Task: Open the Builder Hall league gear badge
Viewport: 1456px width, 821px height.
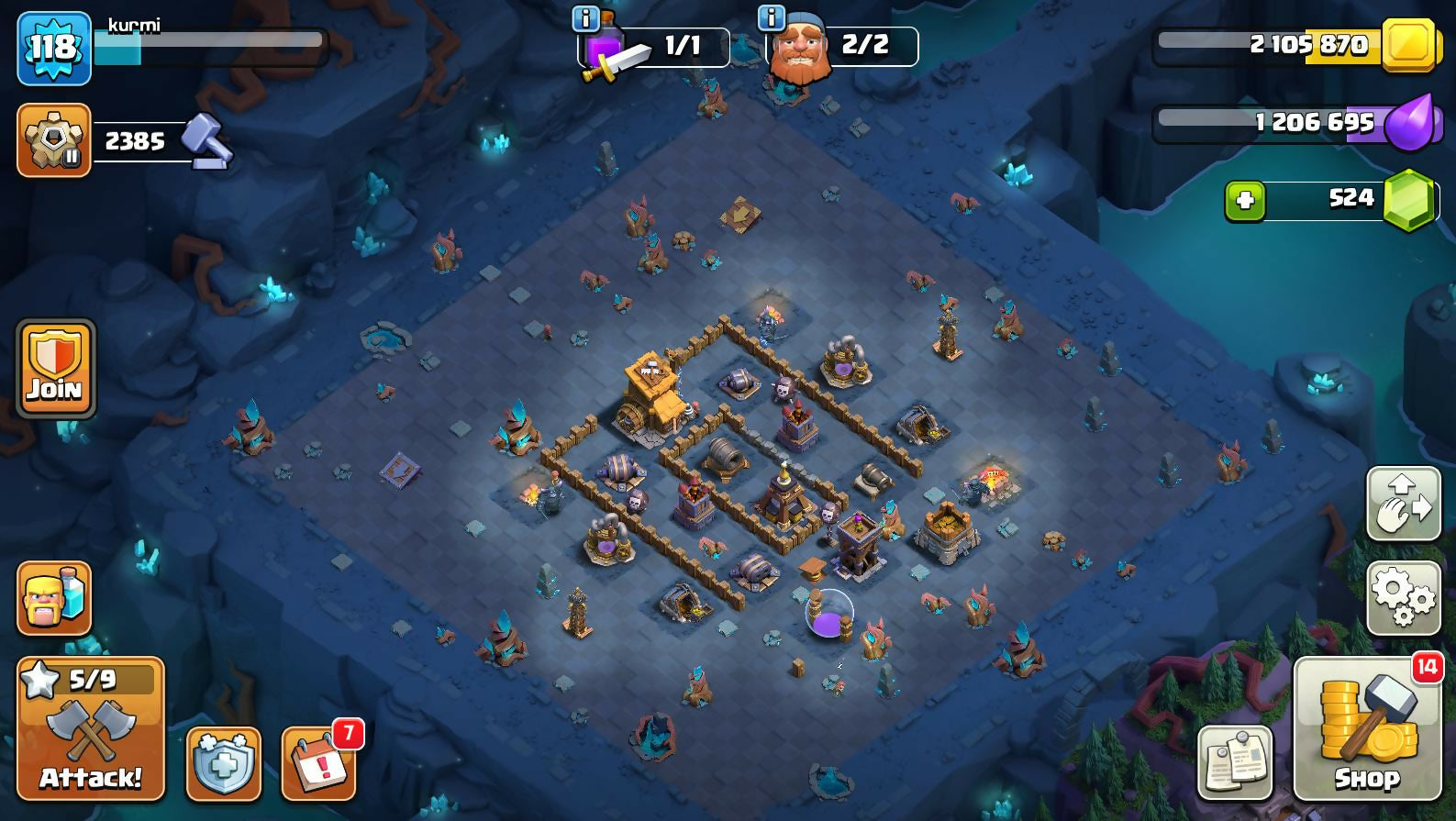Action: (54, 140)
